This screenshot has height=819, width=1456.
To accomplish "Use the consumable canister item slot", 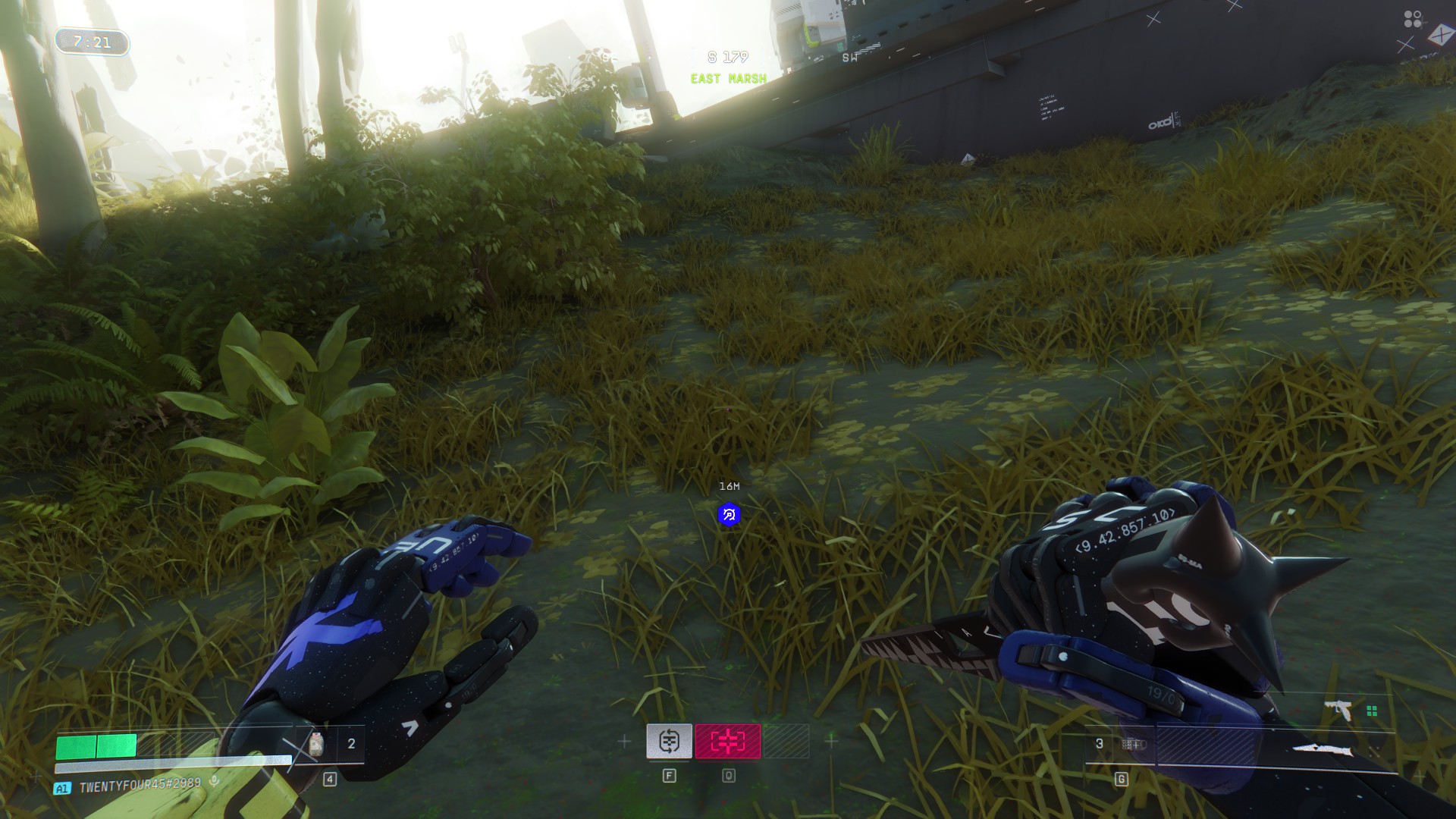I will click(x=317, y=744).
